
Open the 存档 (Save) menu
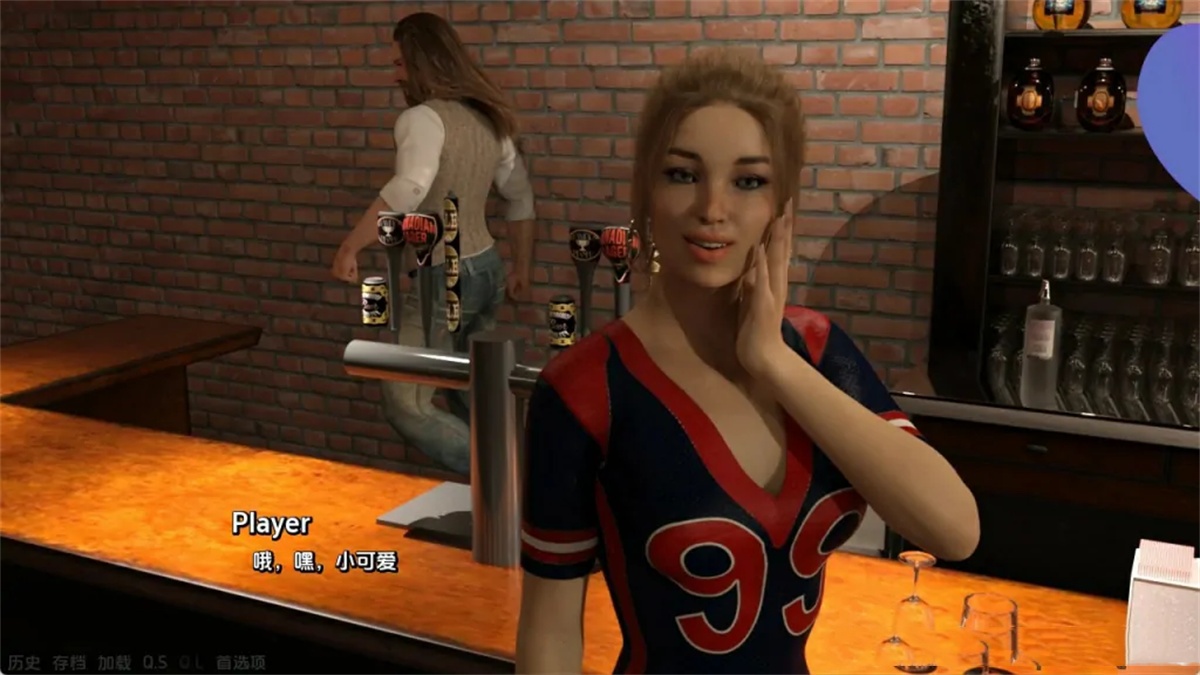coord(69,662)
